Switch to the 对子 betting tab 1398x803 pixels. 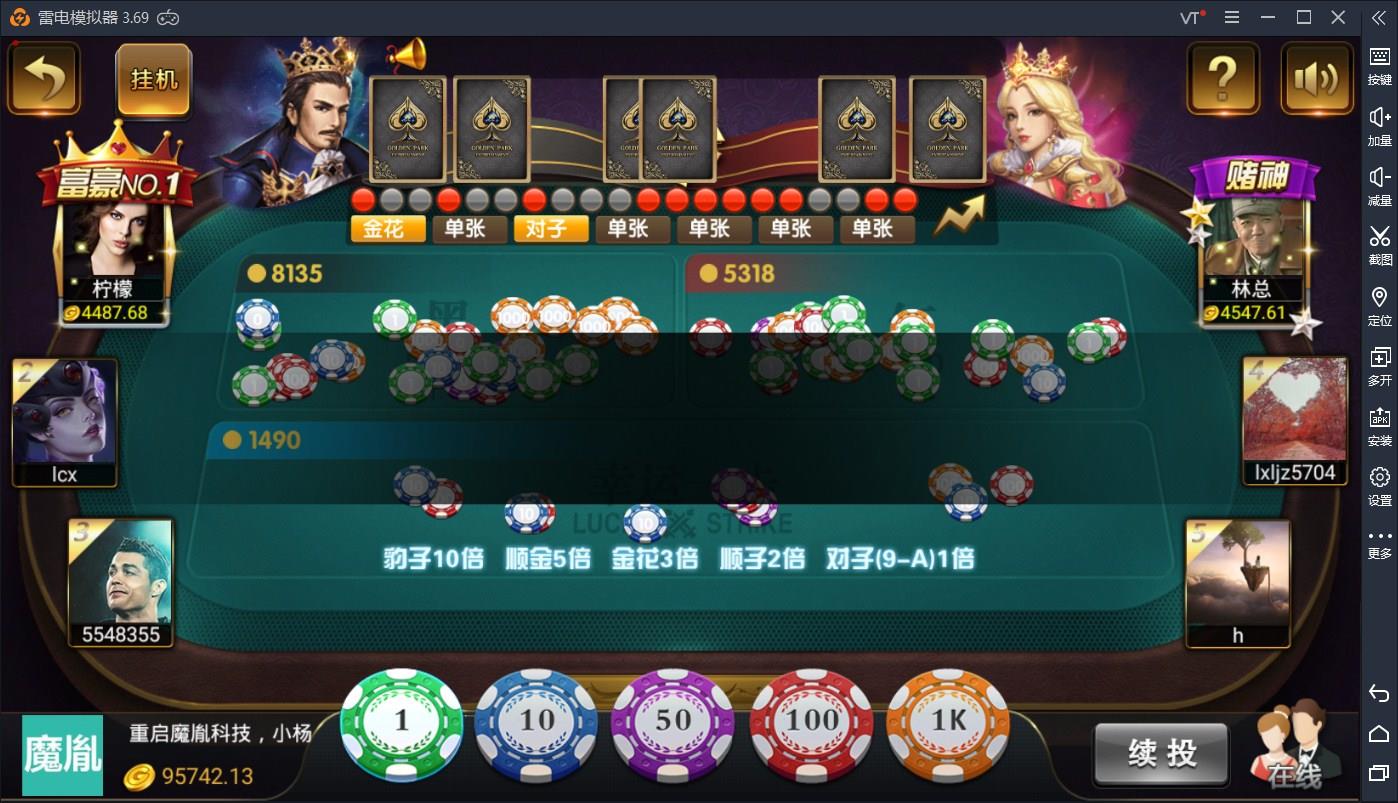point(550,229)
